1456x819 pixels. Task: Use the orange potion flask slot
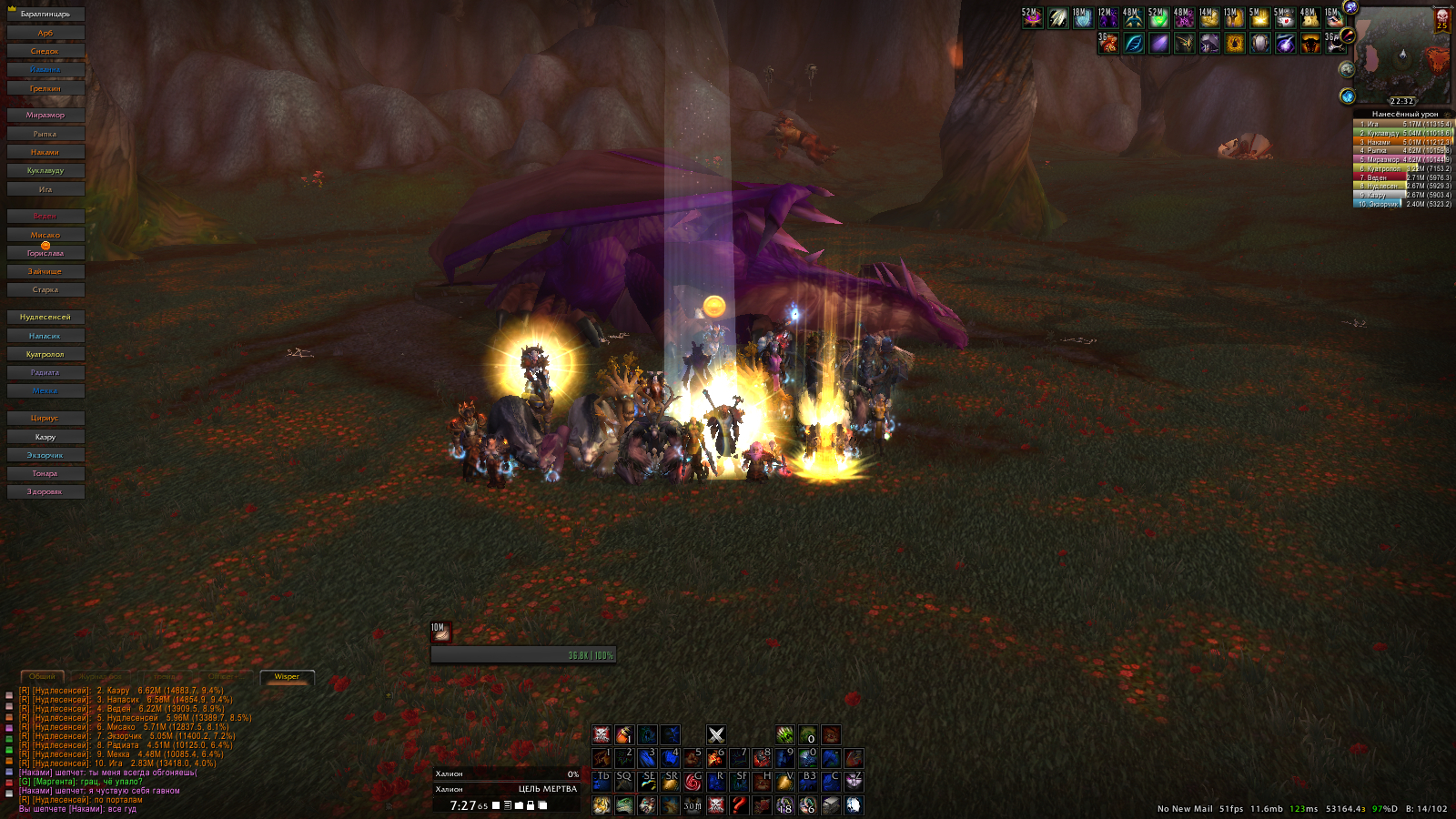(623, 735)
